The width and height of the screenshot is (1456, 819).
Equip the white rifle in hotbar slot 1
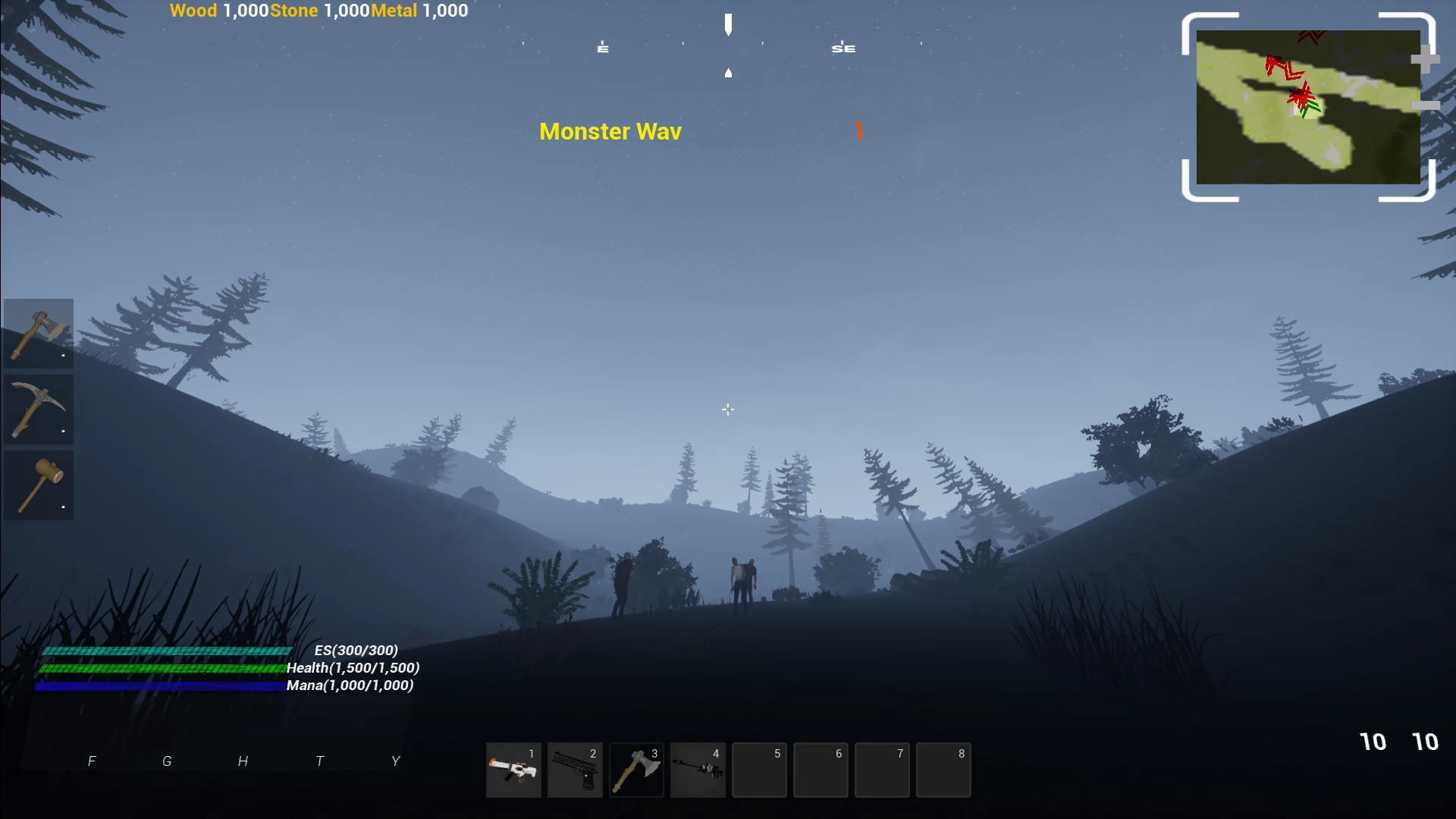(x=513, y=770)
